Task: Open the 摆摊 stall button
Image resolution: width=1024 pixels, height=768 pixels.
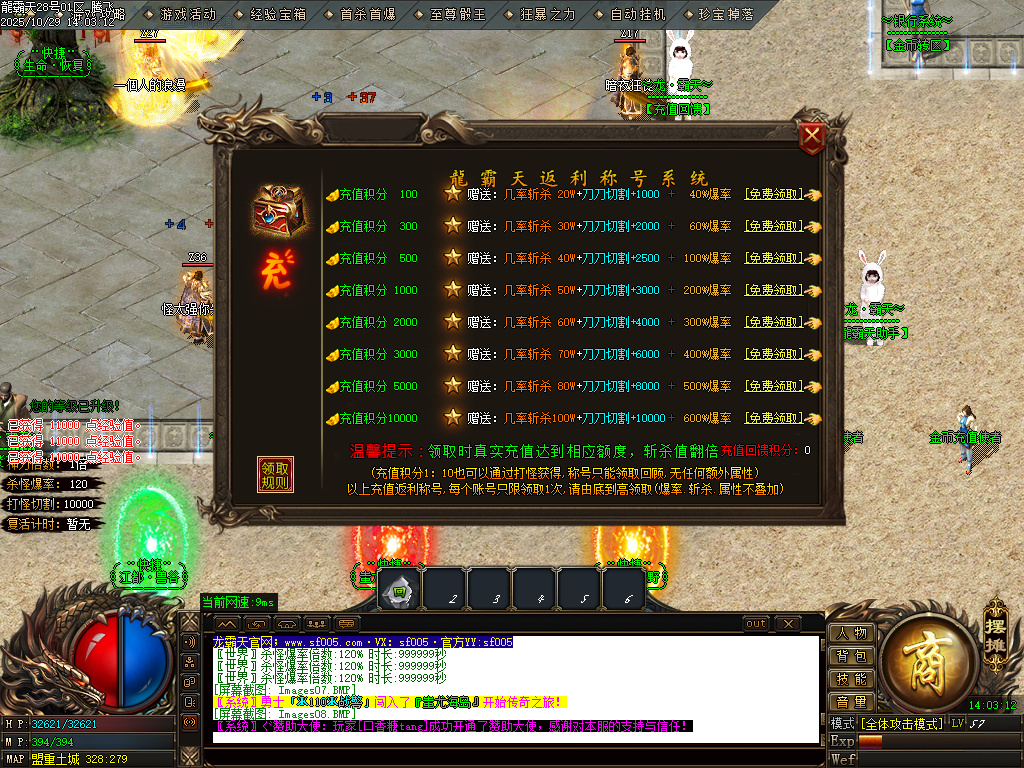Action: click(x=995, y=624)
